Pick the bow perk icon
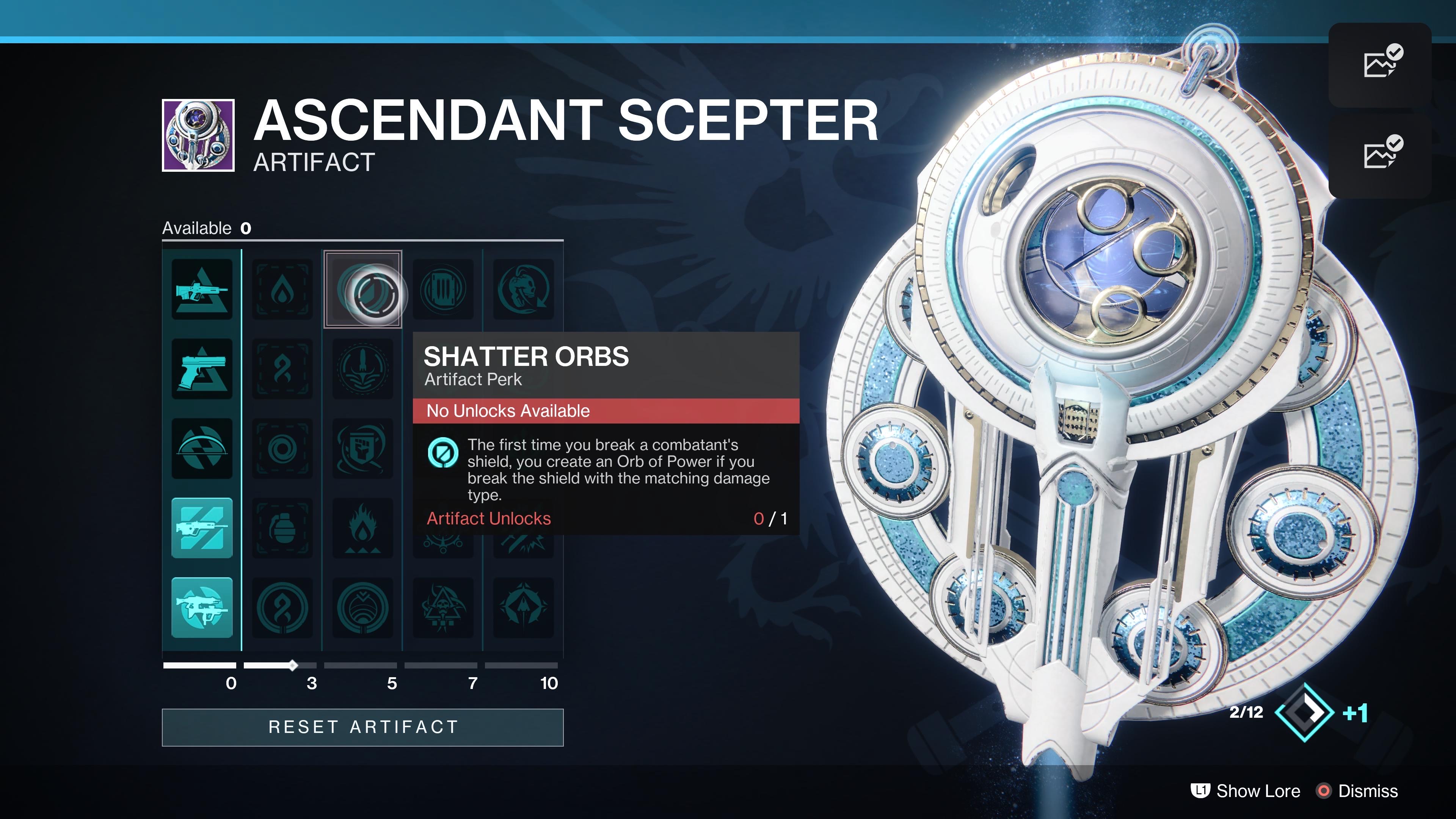The width and height of the screenshot is (1456, 819). pos(202,449)
